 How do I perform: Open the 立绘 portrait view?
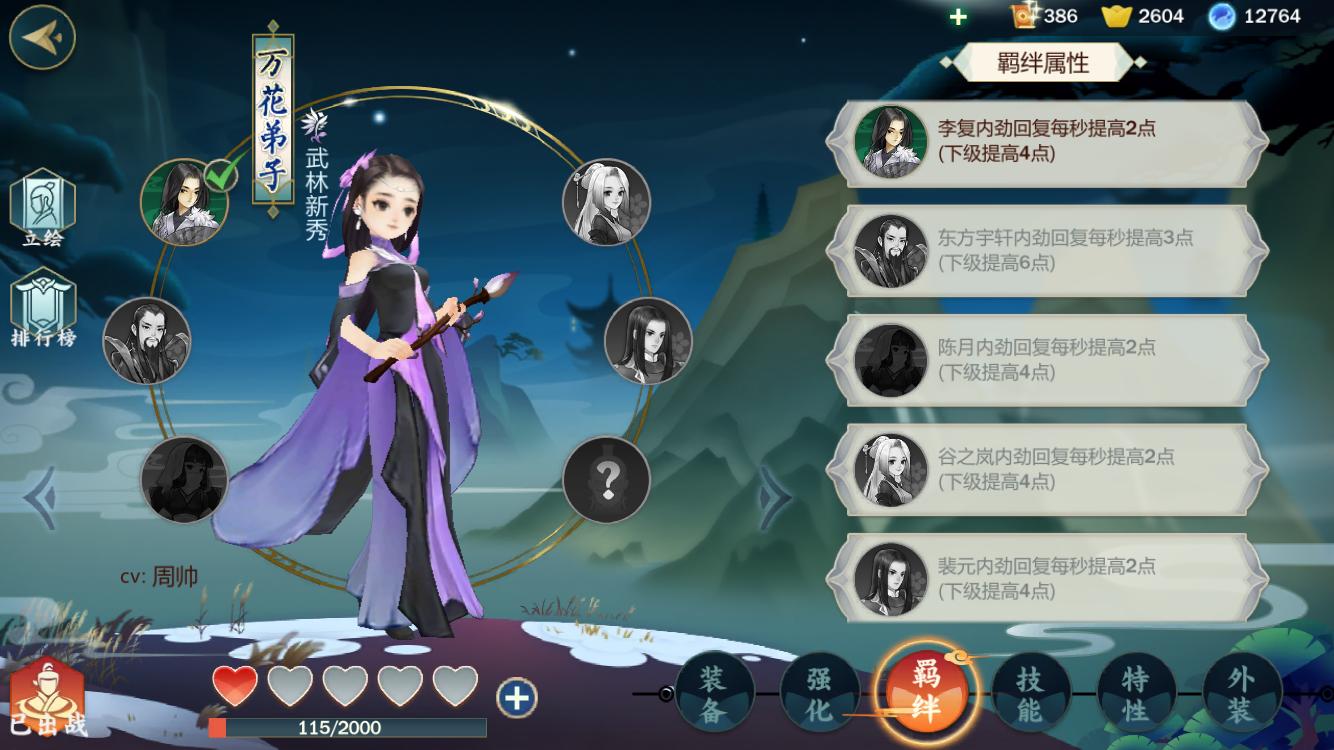tap(42, 209)
